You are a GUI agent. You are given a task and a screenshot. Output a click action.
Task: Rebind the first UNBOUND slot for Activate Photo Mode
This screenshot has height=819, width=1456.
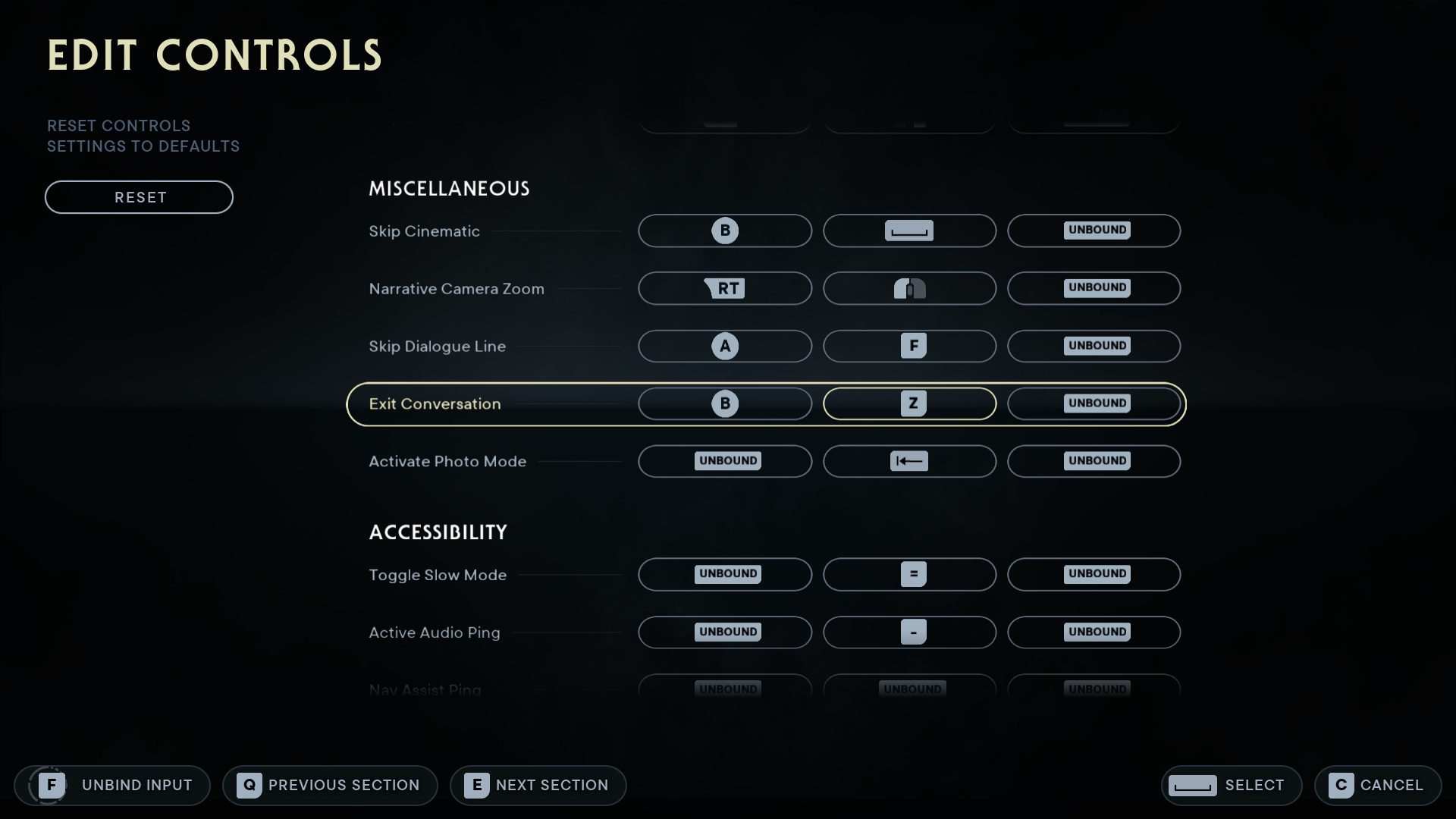coord(724,461)
